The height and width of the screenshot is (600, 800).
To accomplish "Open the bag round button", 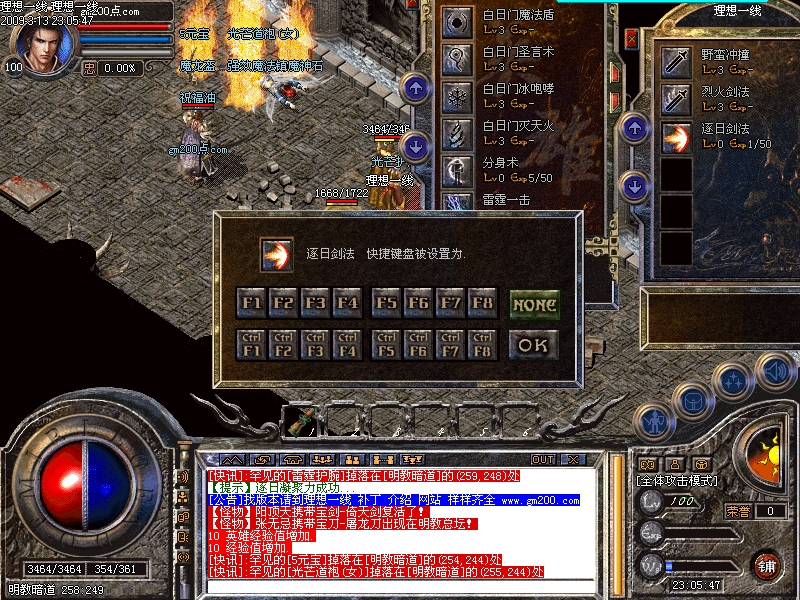I will coord(691,402).
